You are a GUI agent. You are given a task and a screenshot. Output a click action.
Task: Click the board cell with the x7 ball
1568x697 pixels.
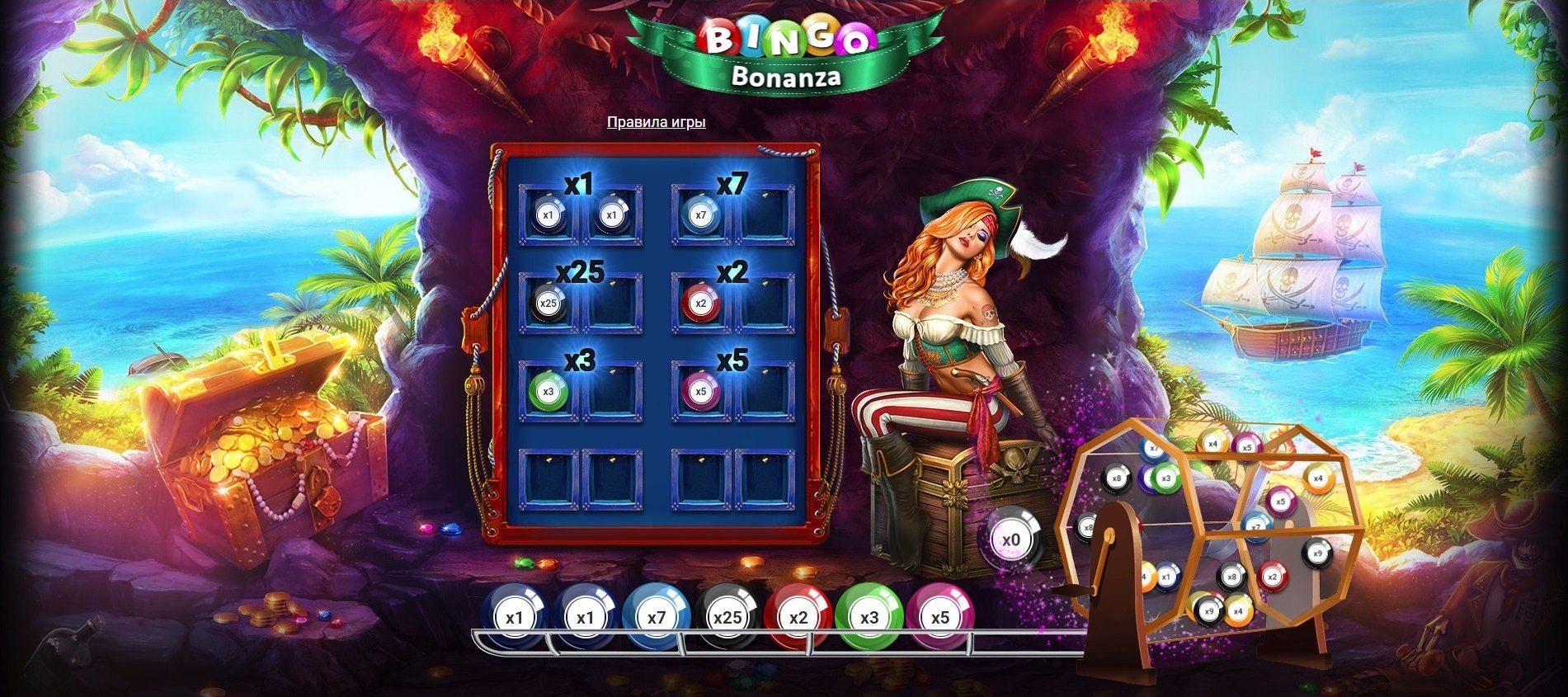[701, 215]
